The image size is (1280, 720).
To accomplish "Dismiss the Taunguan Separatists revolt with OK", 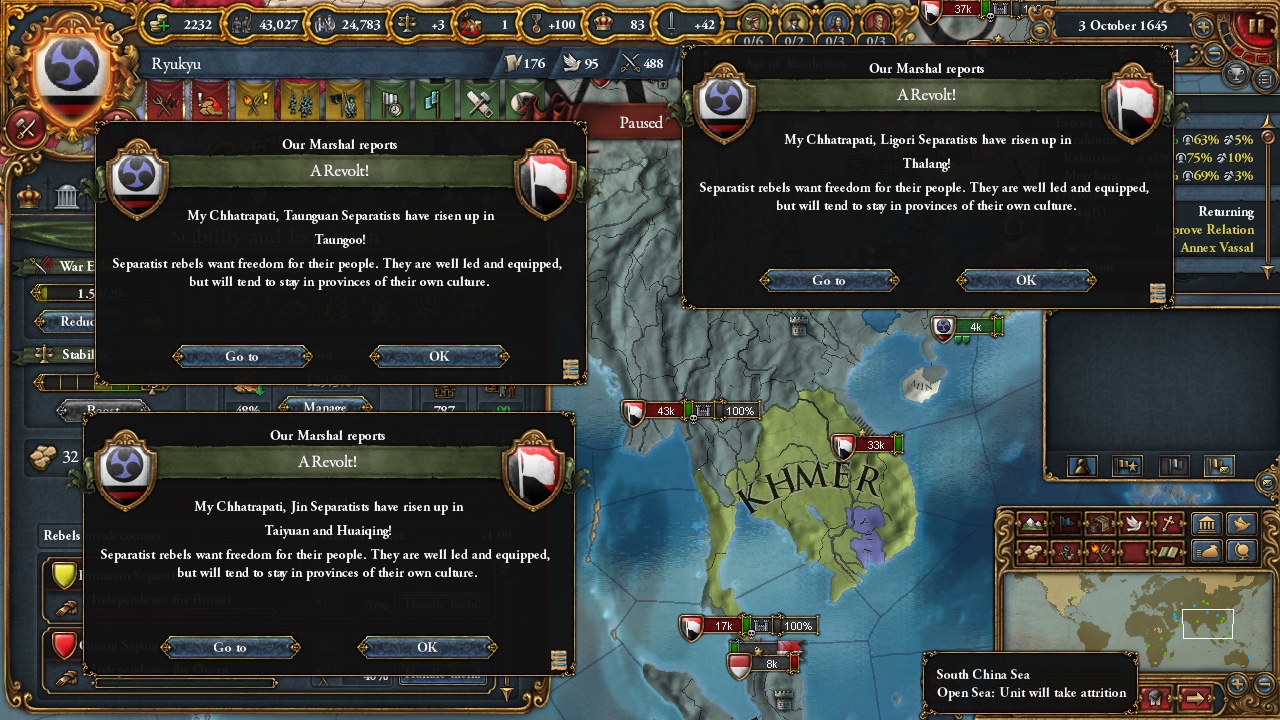I will [439, 356].
